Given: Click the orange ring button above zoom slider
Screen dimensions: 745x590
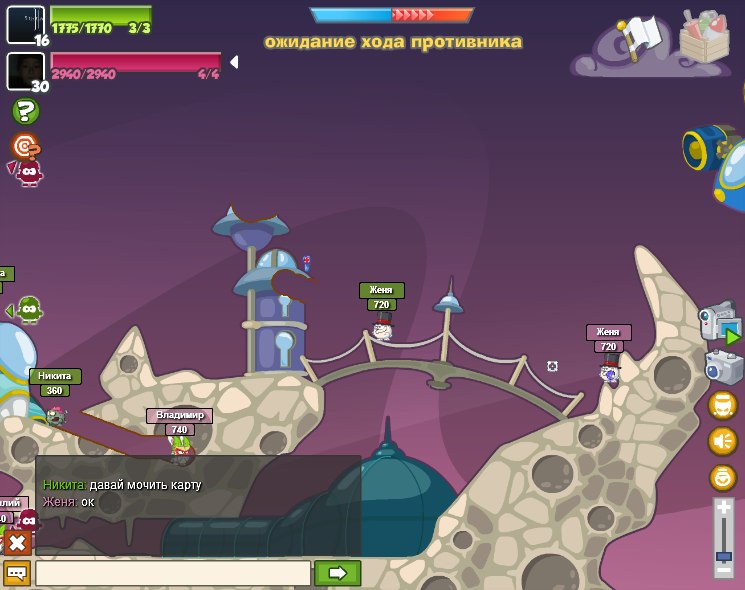Looking at the screenshot, I should pyautogui.click(x=722, y=477).
